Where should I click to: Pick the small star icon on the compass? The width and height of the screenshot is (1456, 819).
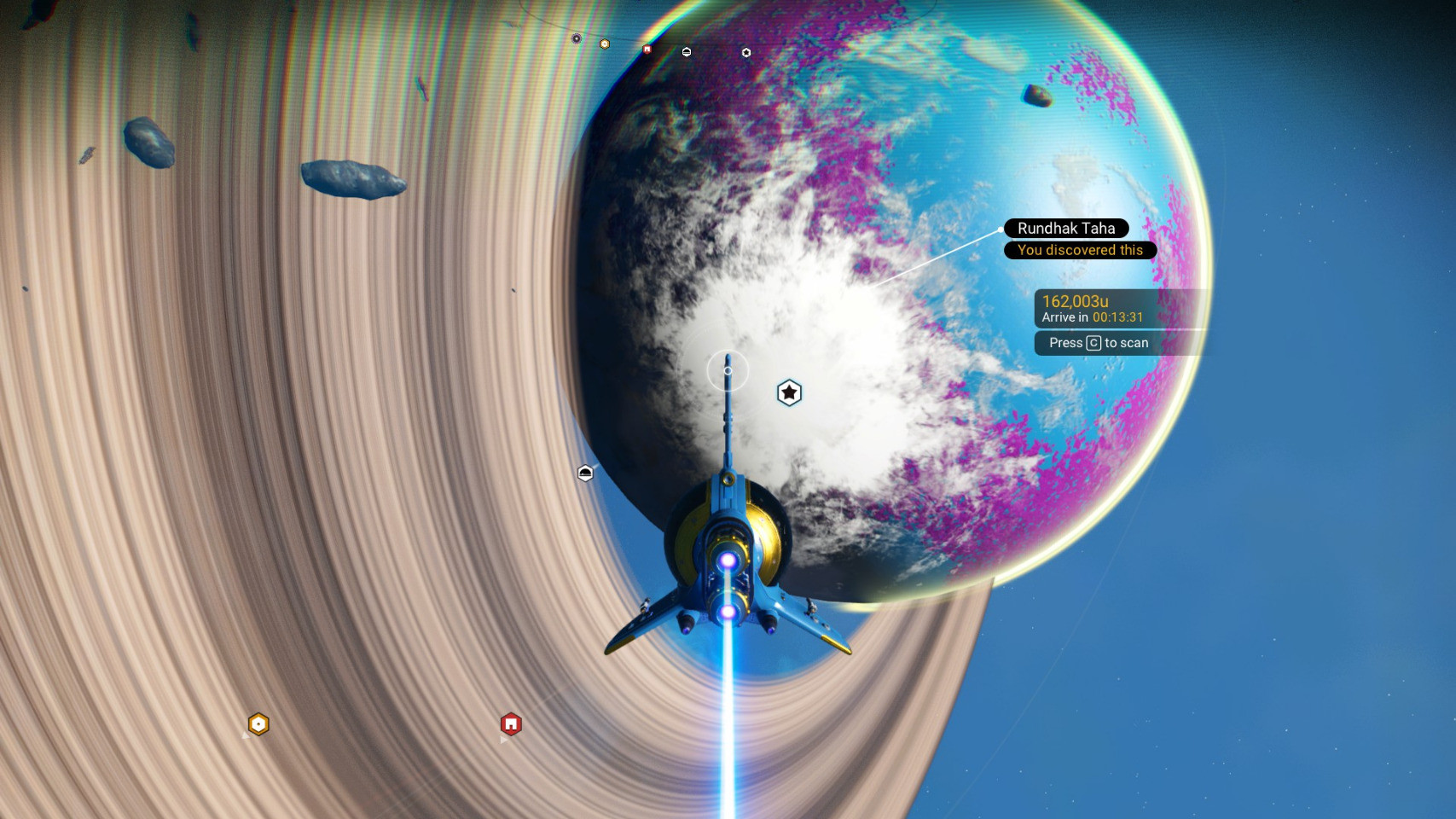click(746, 53)
